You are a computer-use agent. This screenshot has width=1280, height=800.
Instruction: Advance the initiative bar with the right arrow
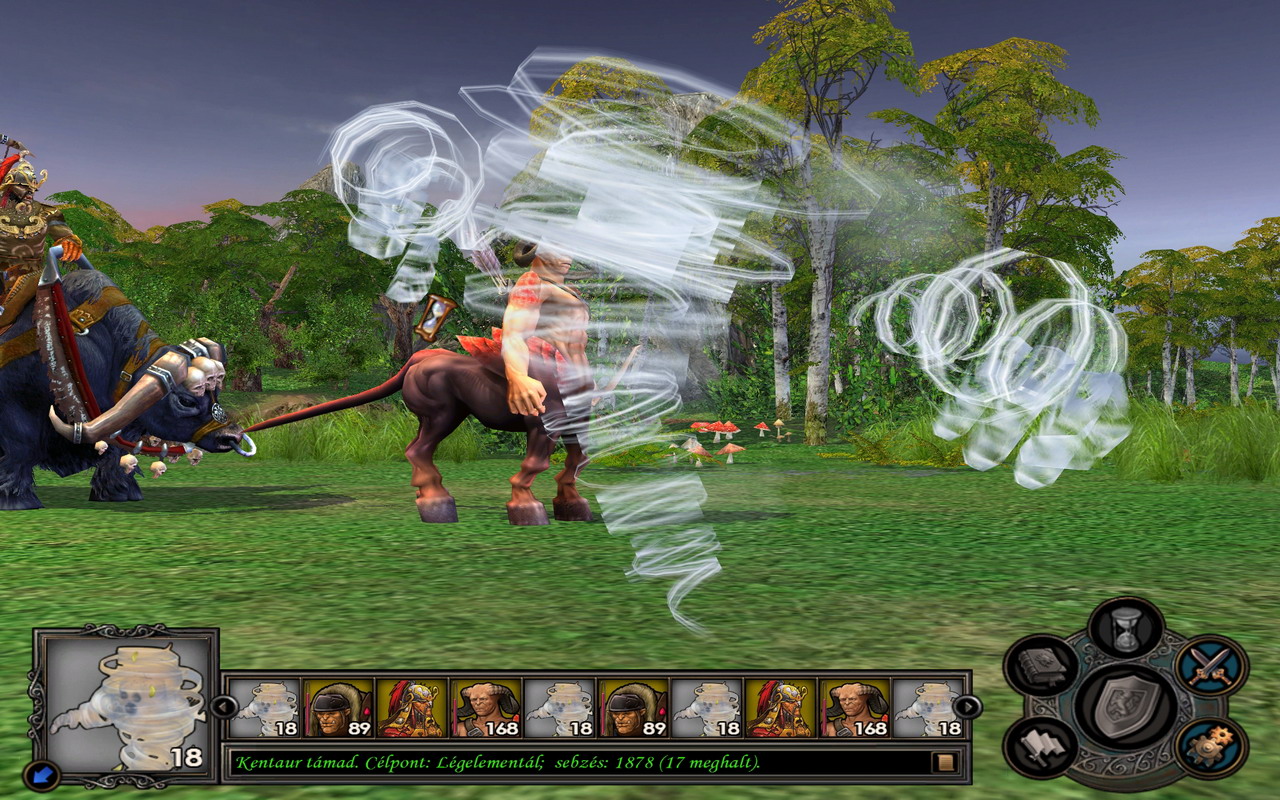(x=967, y=707)
